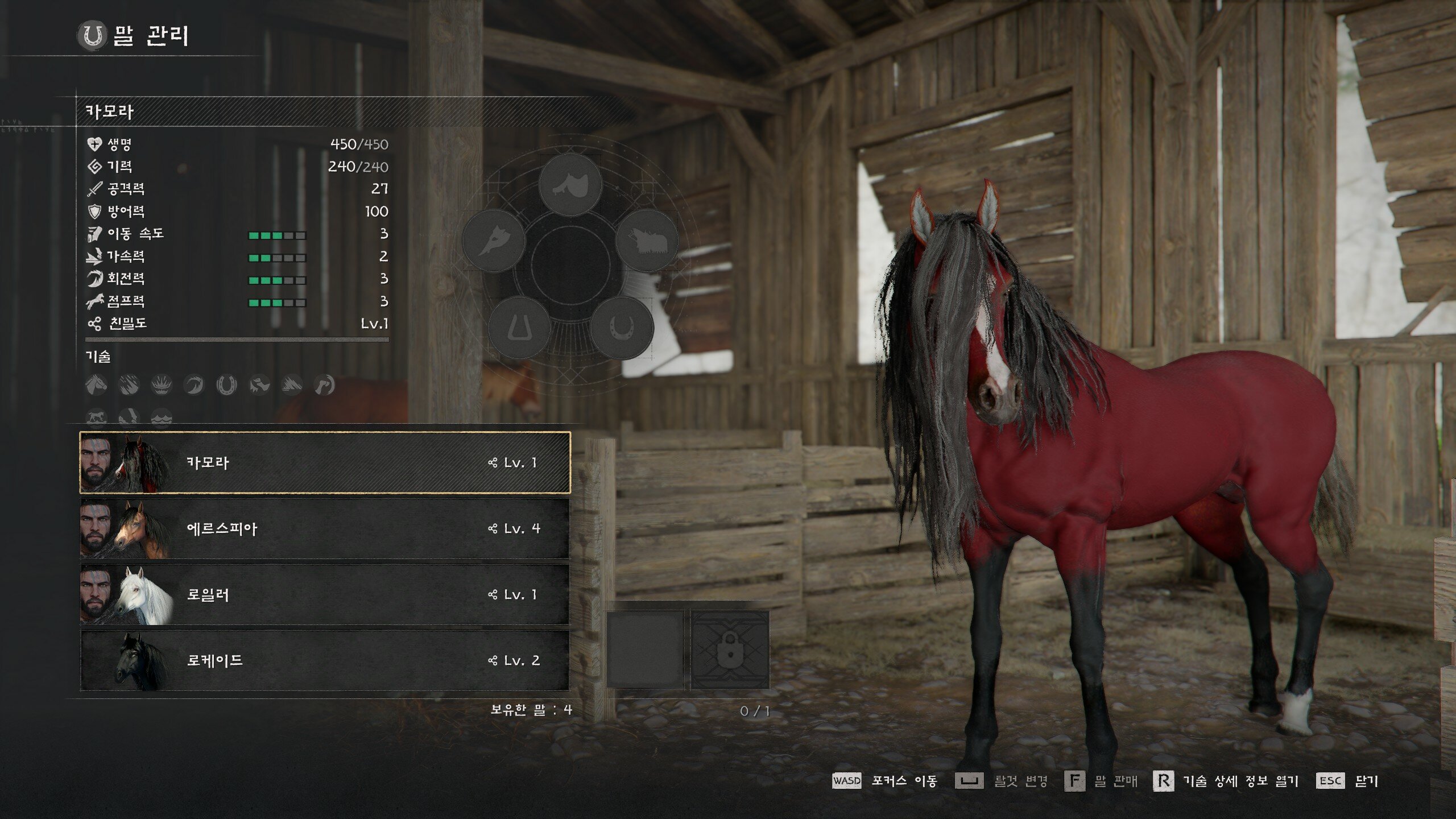This screenshot has height=819, width=1456.
Task: Select the white horse 로일러
Action: click(324, 594)
